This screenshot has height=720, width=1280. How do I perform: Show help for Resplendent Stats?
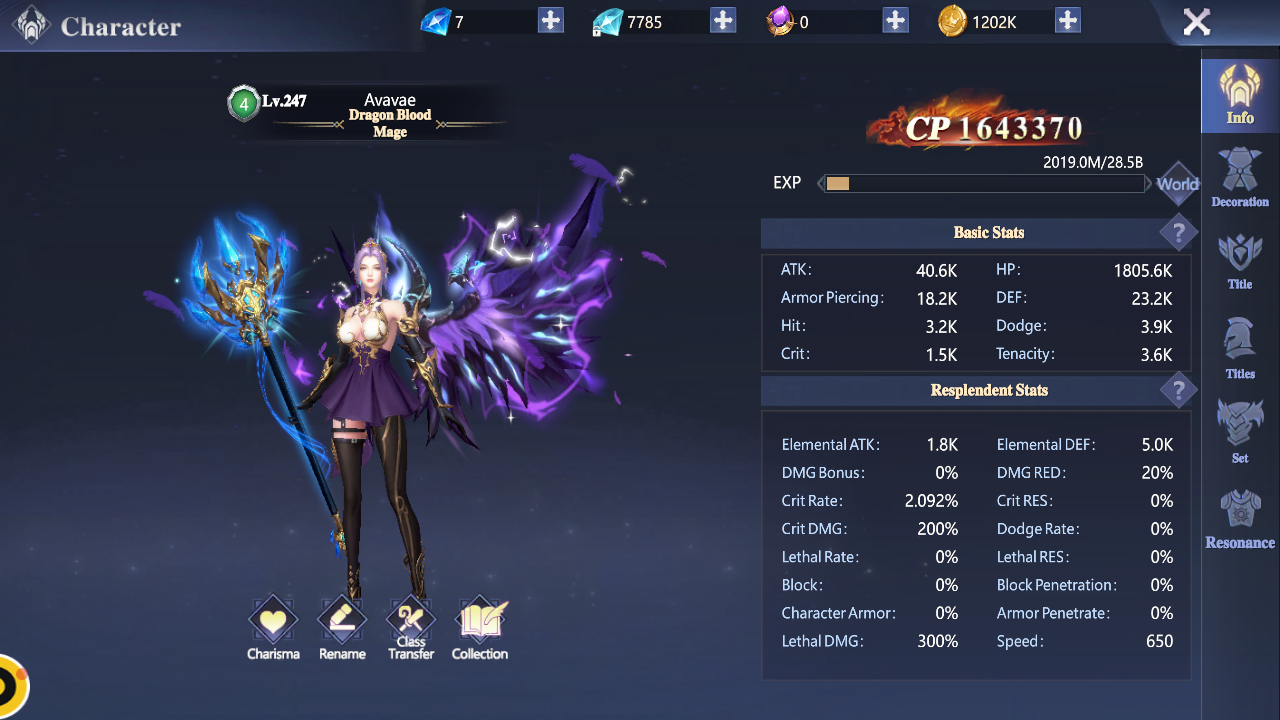(1178, 390)
